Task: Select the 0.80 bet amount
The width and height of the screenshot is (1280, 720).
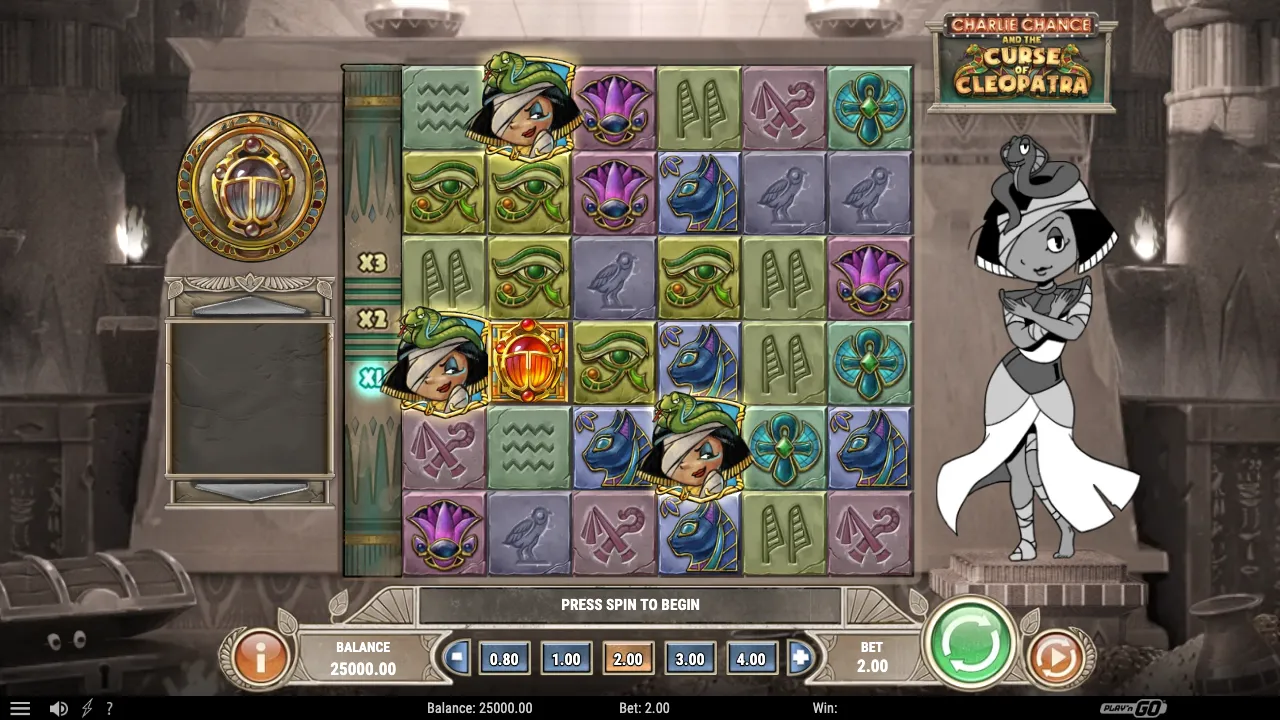Action: click(504, 658)
